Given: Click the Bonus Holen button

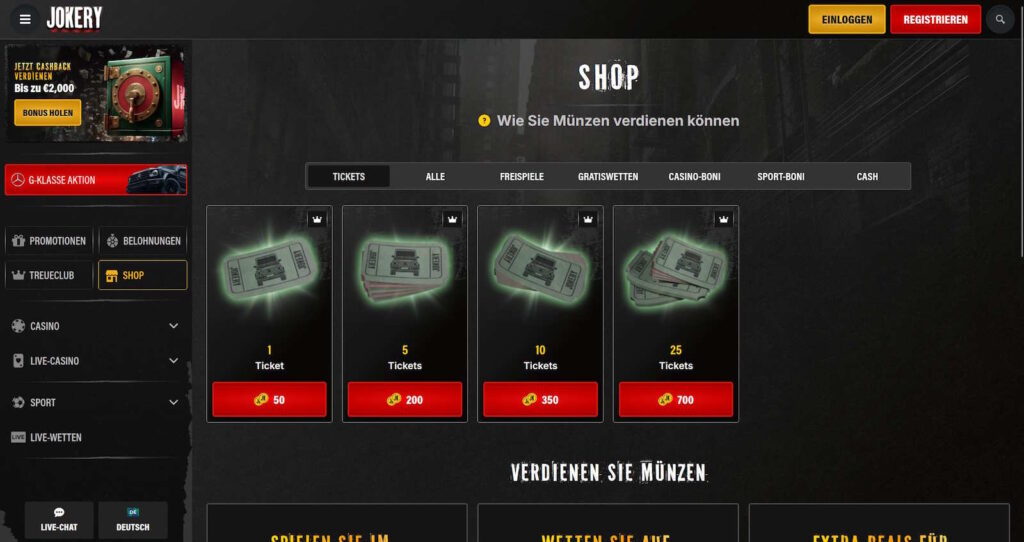Looking at the screenshot, I should pos(47,113).
